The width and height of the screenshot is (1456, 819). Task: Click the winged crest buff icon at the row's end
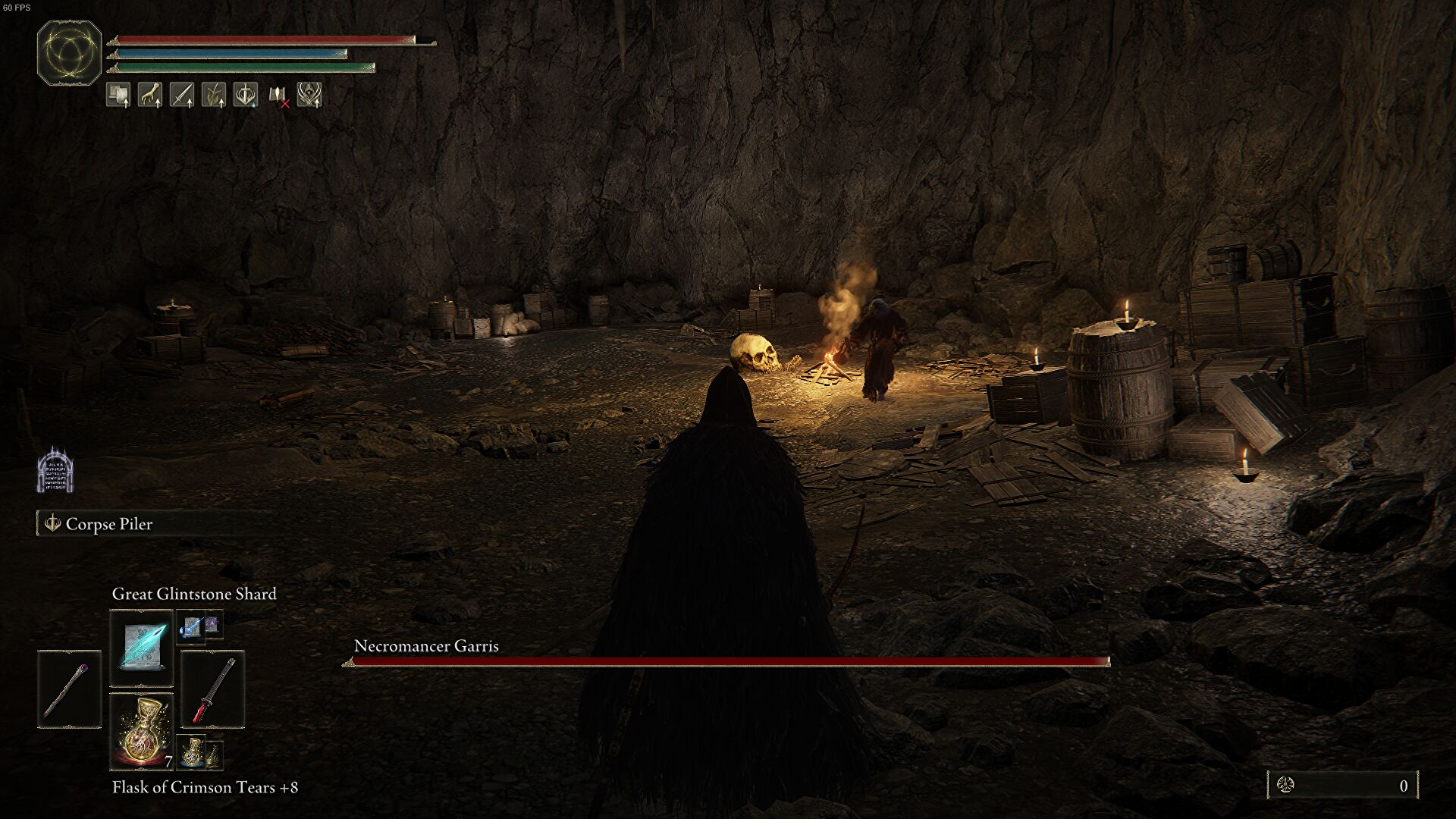pyautogui.click(x=309, y=95)
